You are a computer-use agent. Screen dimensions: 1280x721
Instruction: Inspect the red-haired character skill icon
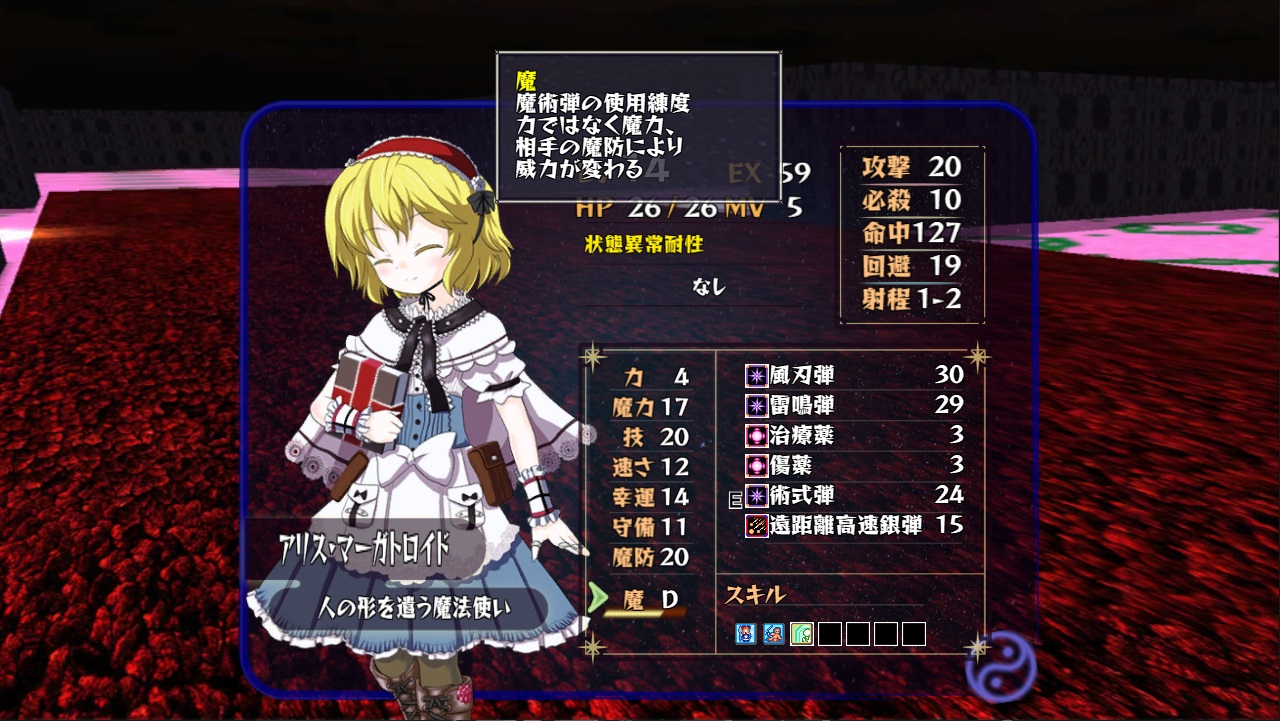(x=745, y=634)
